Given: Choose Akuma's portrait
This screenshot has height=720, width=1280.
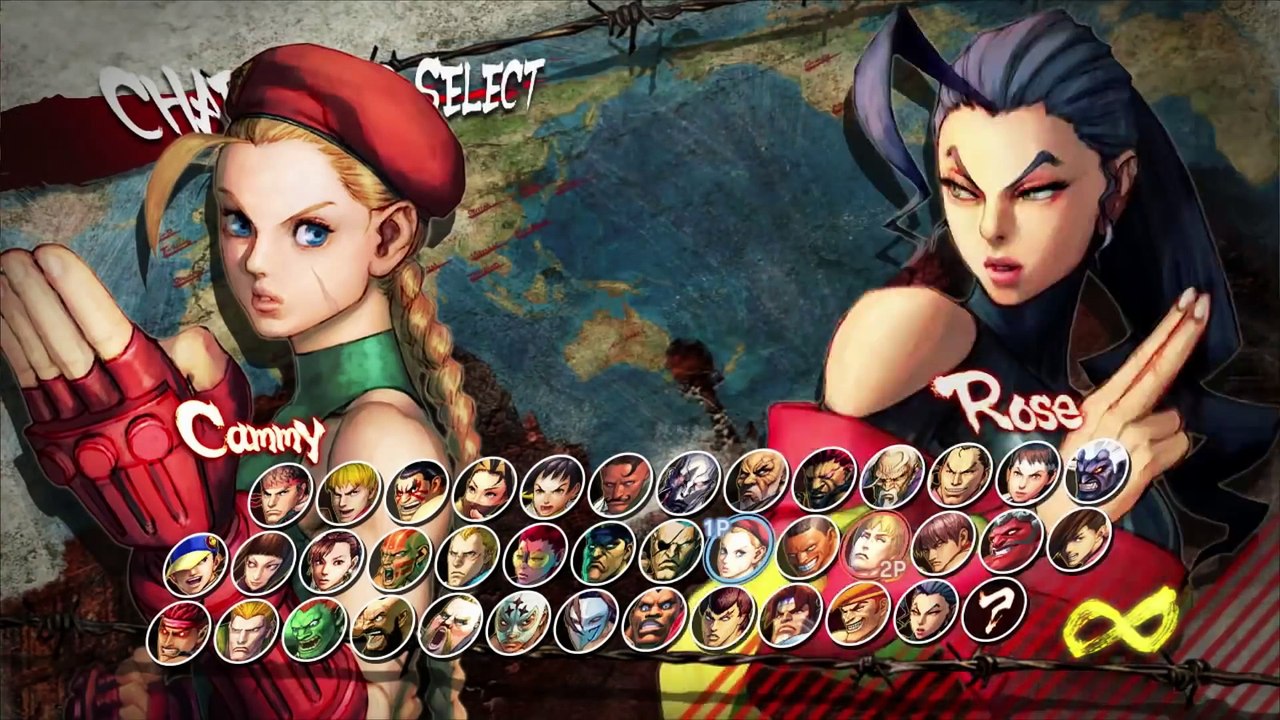Looking at the screenshot, I should coord(824,478).
